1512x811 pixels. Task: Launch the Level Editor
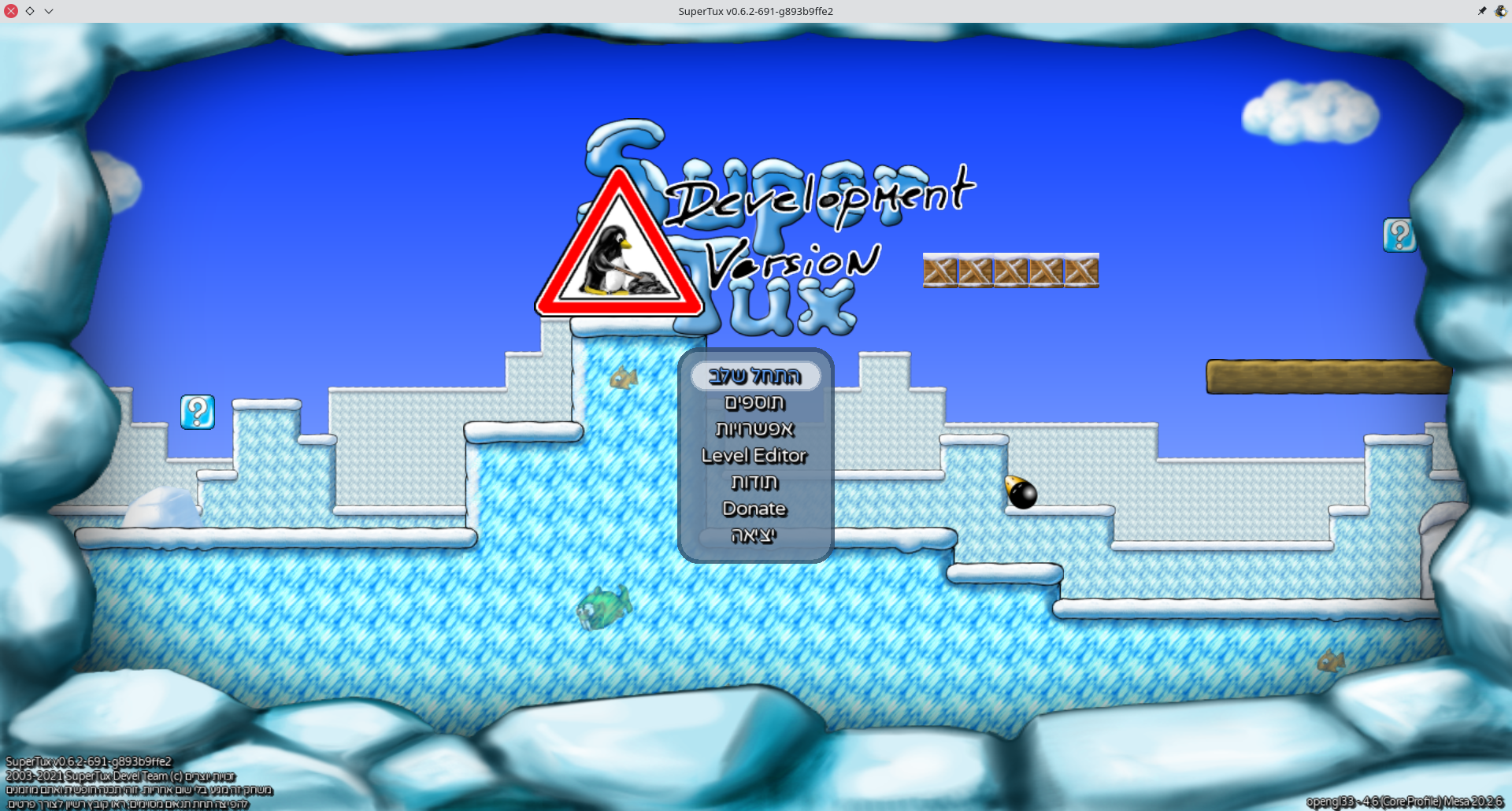[x=754, y=456]
